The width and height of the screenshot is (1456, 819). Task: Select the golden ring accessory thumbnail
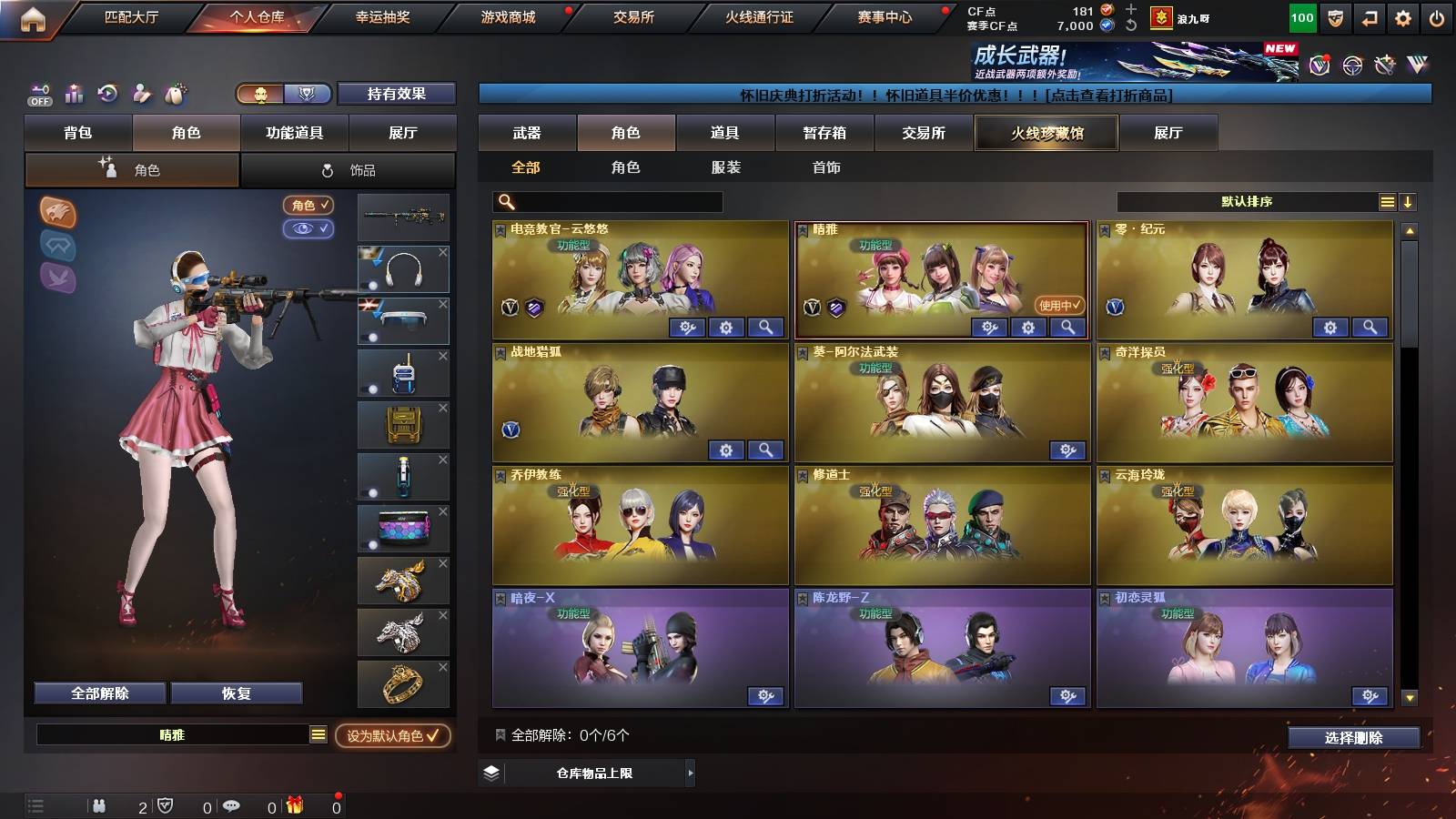[x=403, y=683]
